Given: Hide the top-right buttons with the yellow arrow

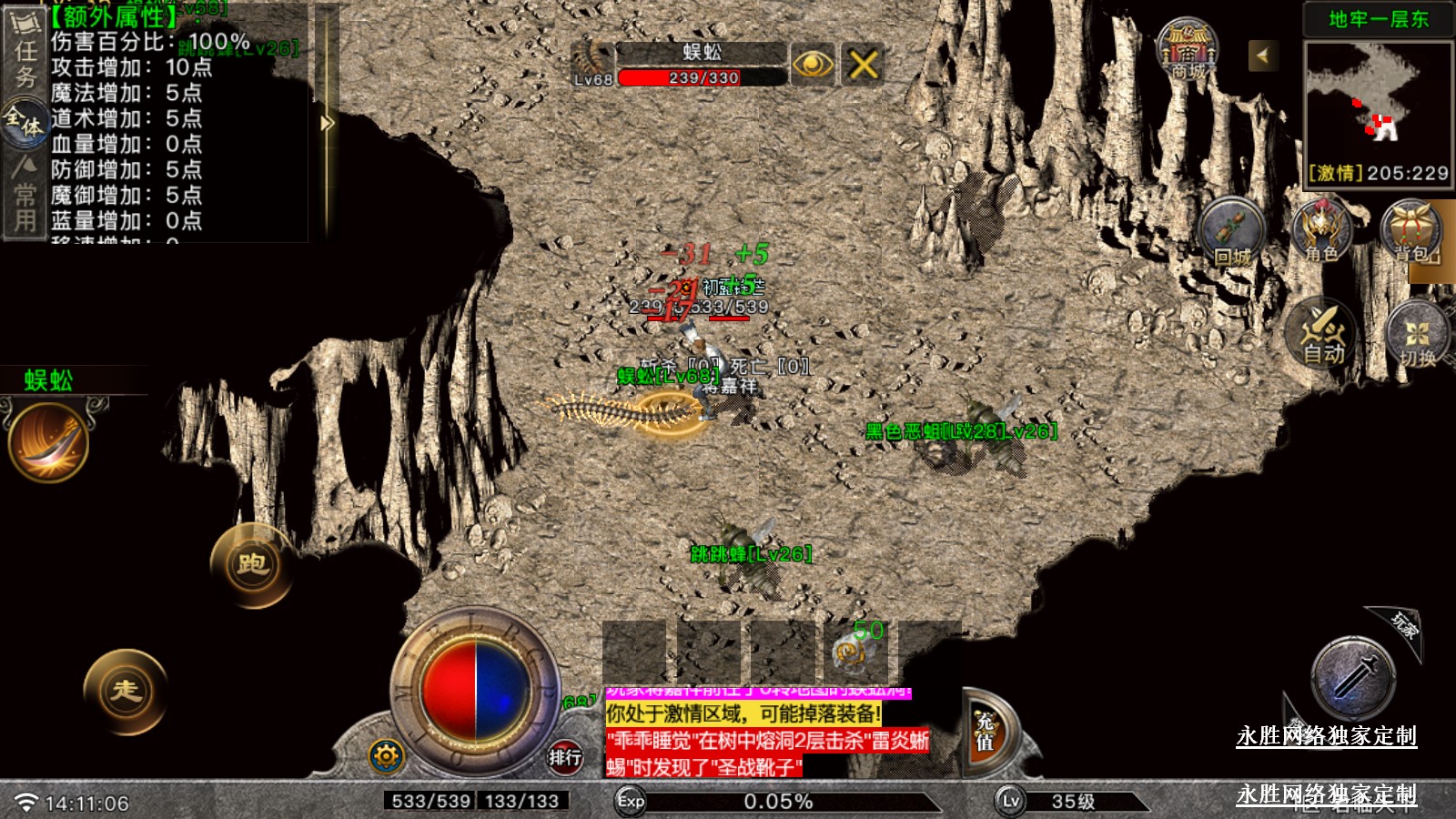Looking at the screenshot, I should pyautogui.click(x=1262, y=56).
